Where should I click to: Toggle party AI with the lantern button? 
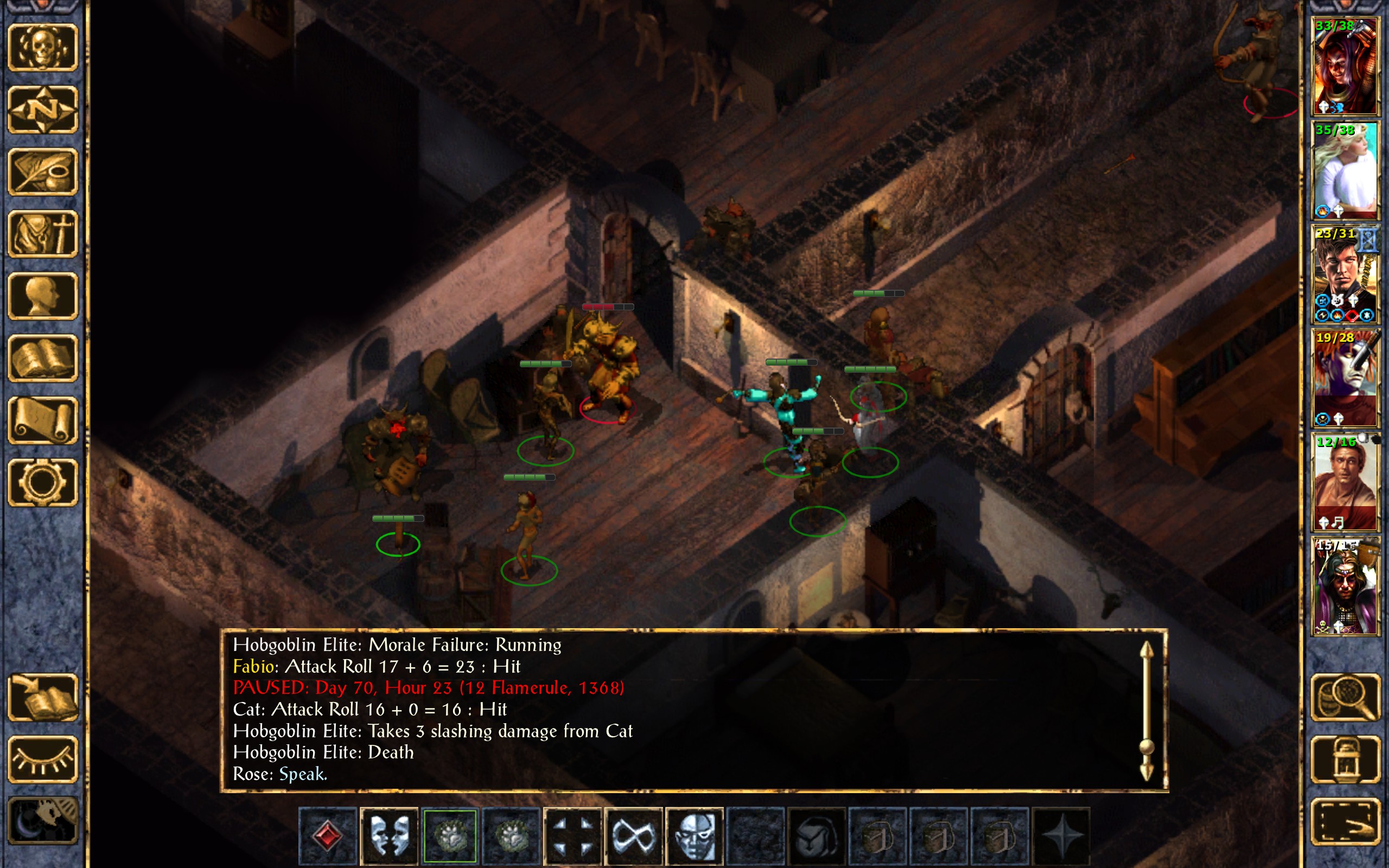point(1345,759)
